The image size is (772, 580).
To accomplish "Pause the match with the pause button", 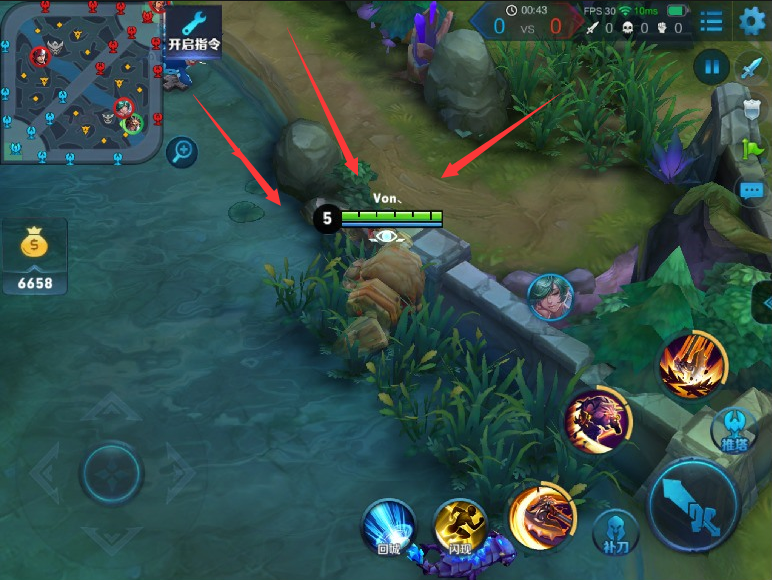I will [711, 67].
